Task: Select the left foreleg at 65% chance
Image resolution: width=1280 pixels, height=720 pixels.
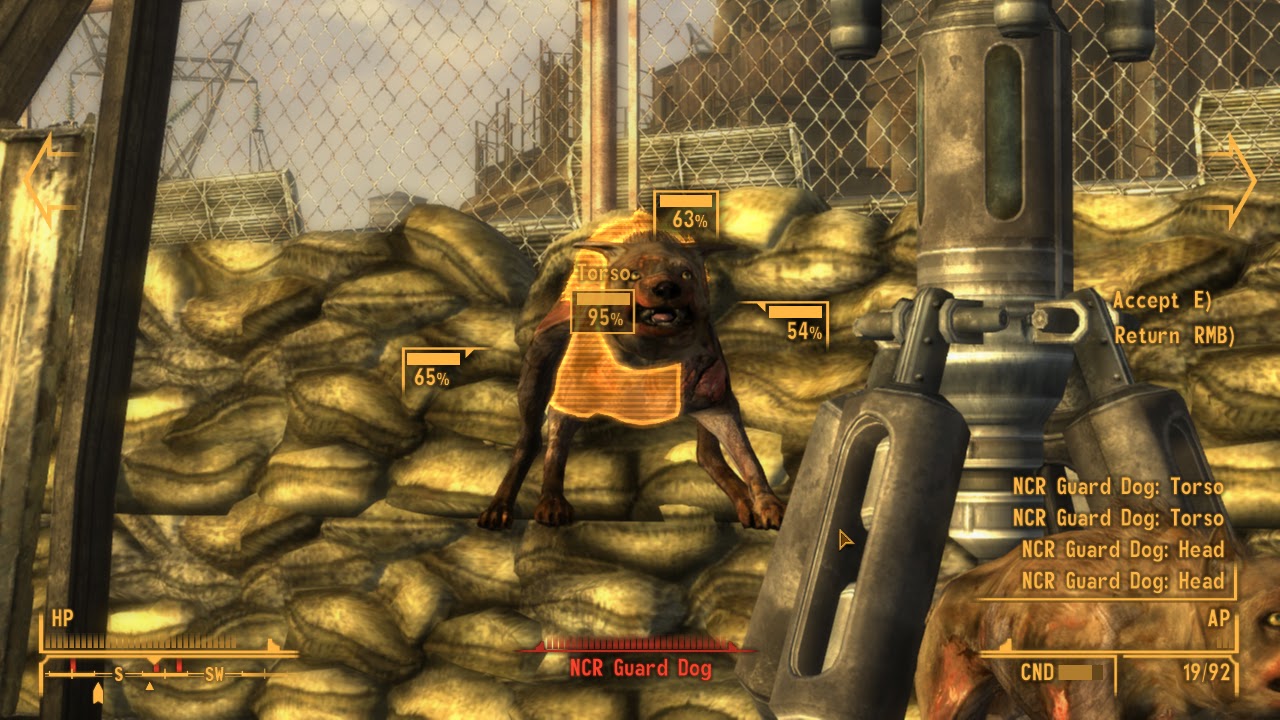Action: (431, 370)
